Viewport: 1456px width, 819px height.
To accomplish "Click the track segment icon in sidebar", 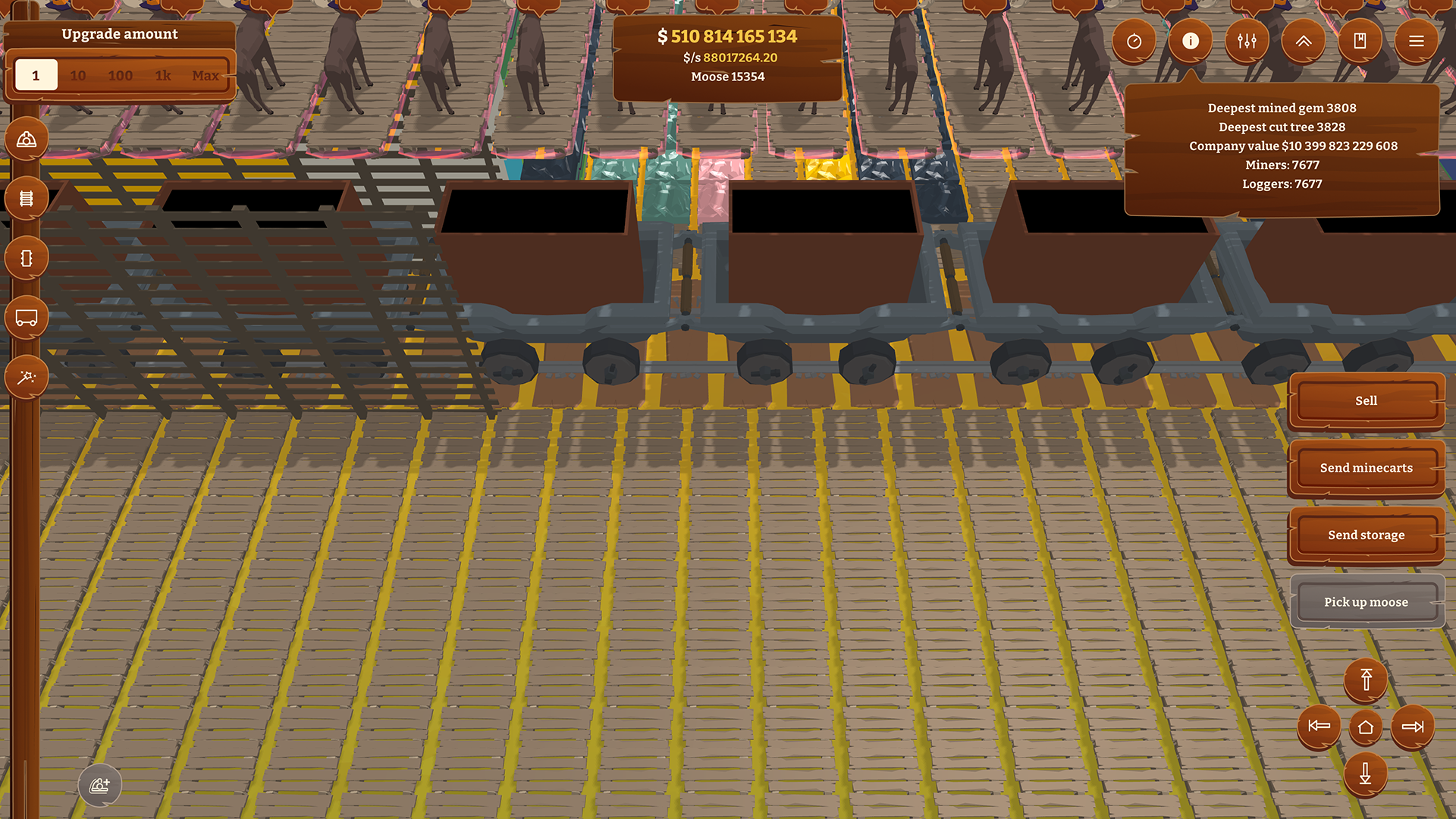I will [26, 257].
